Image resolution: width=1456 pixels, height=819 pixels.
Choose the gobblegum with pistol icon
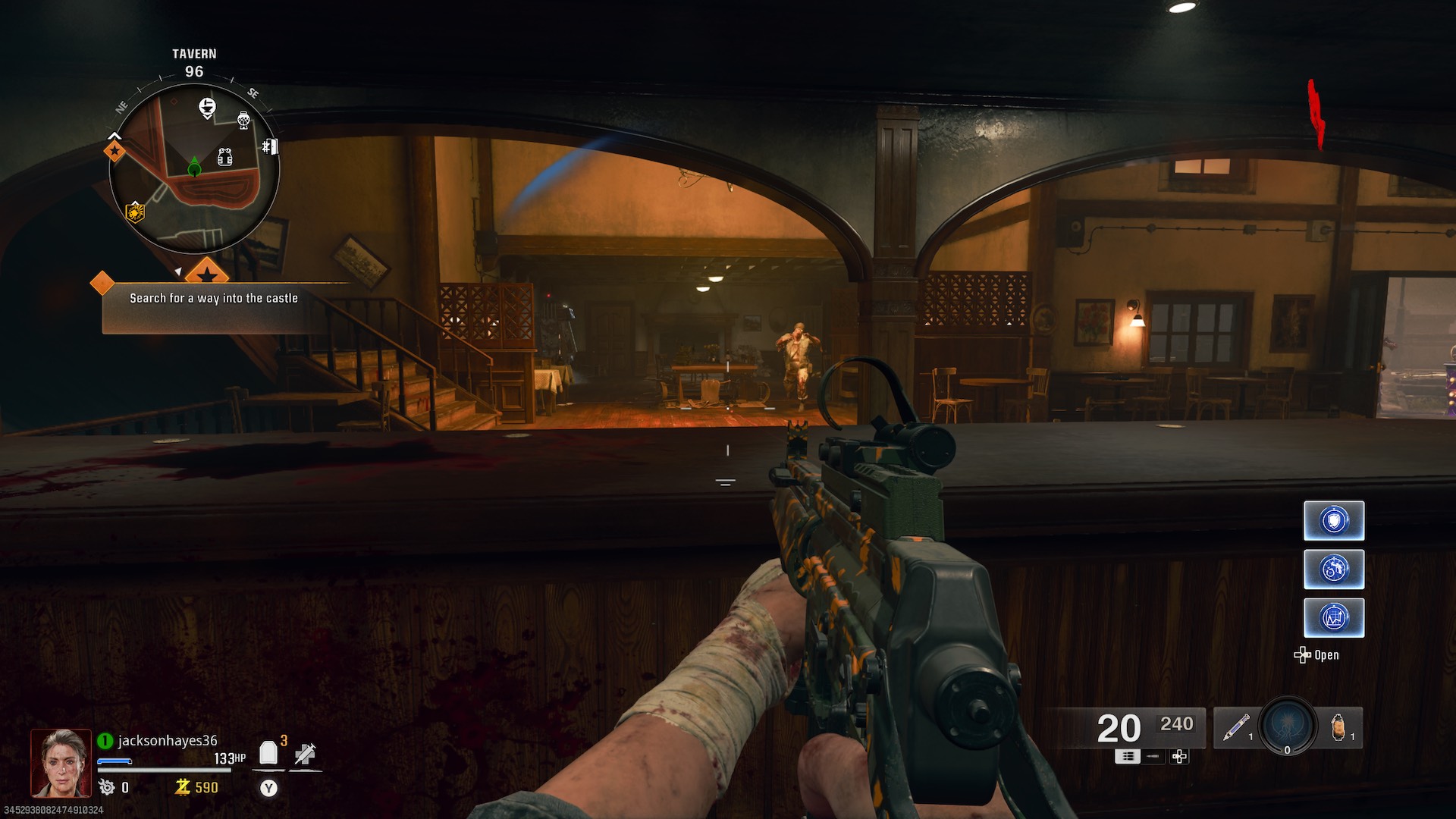1334,570
